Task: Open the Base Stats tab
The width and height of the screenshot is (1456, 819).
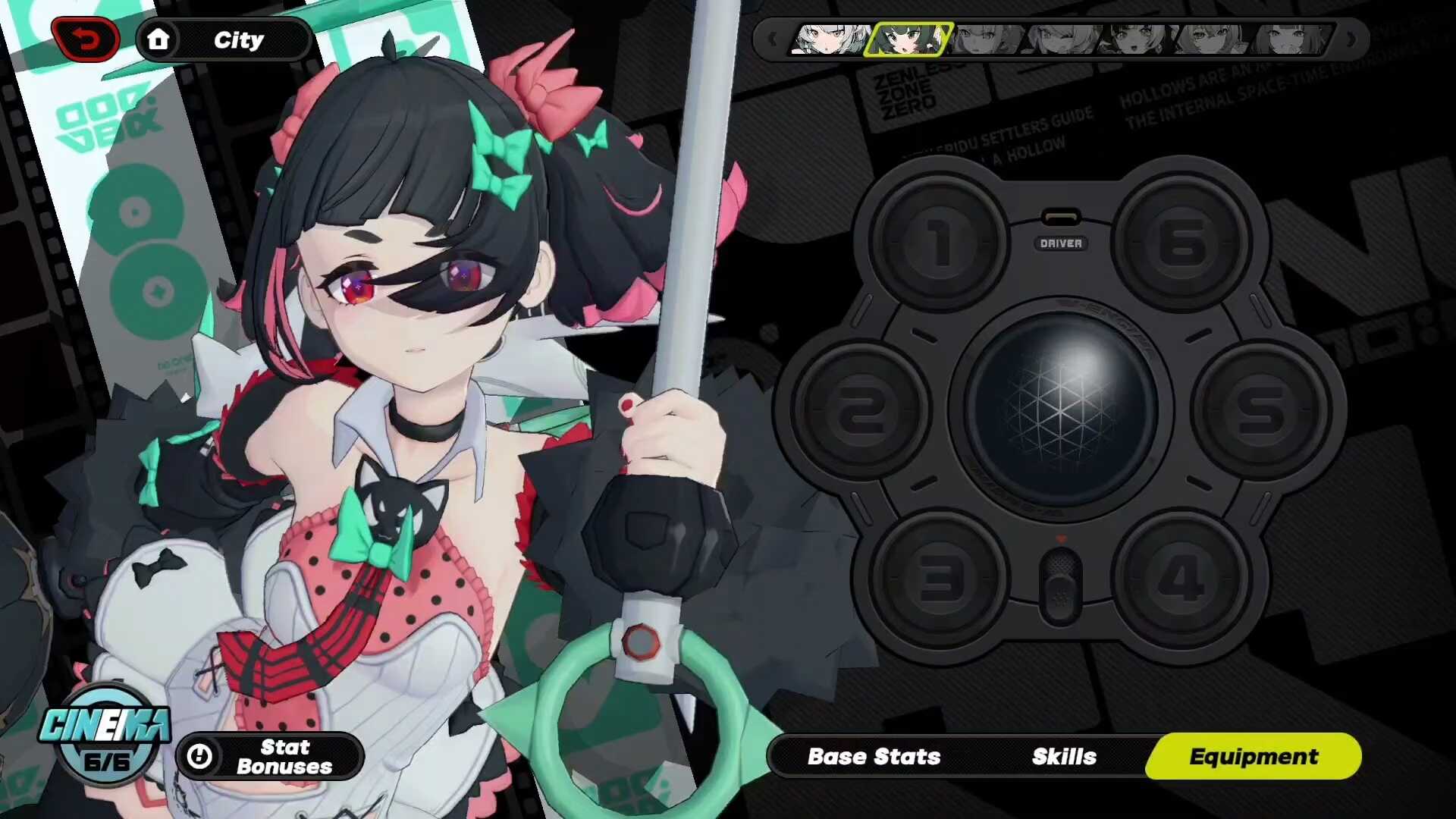Action: click(874, 756)
